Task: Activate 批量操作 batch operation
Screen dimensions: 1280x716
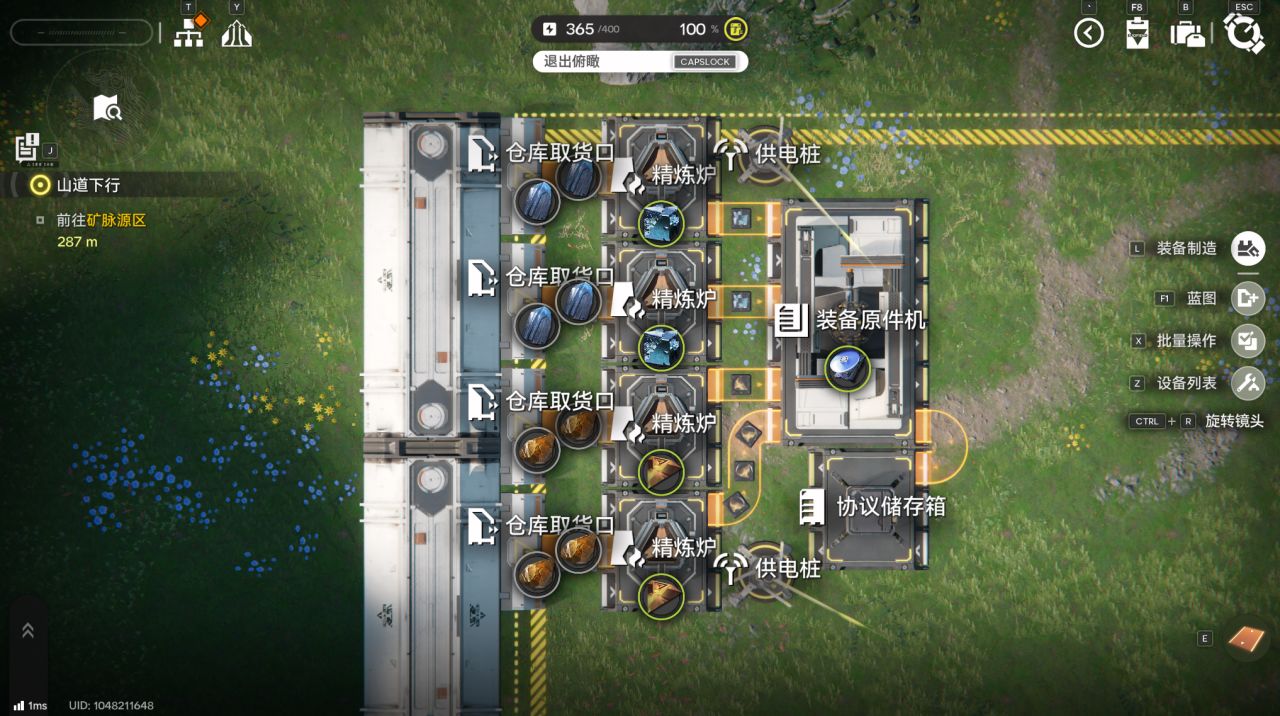Action: (1248, 340)
